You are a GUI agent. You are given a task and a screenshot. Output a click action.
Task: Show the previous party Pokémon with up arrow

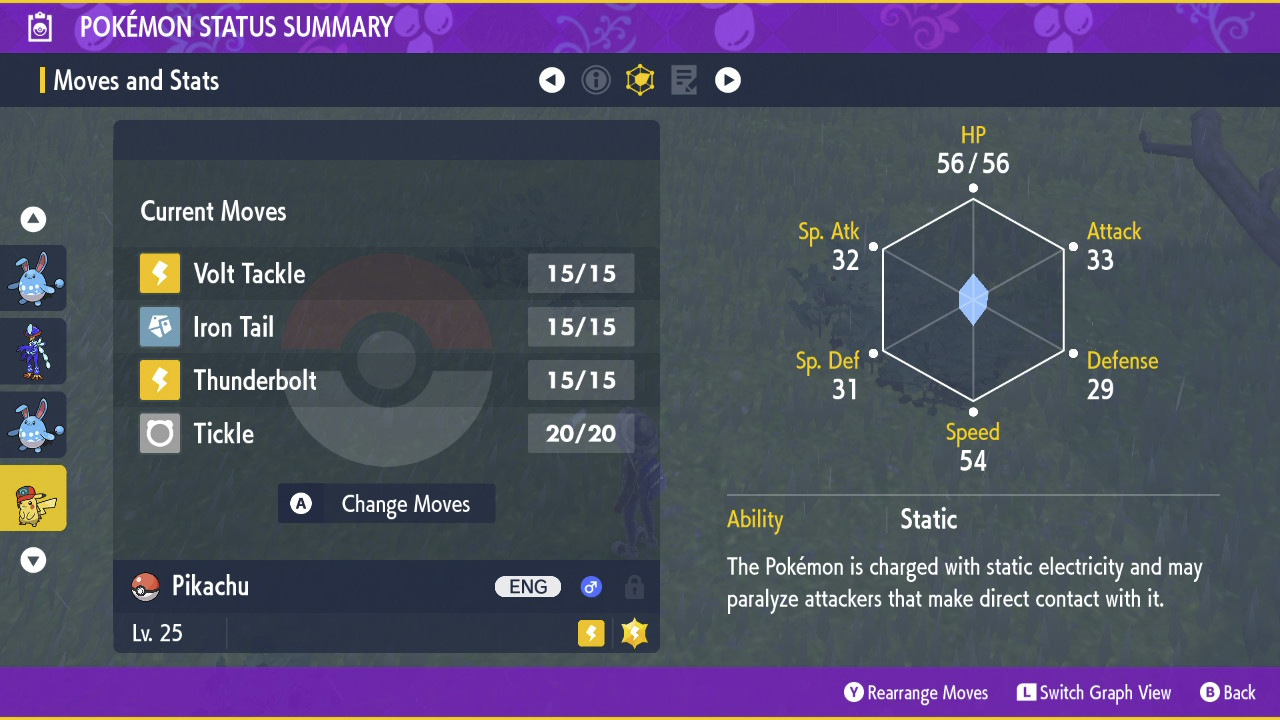tap(34, 219)
